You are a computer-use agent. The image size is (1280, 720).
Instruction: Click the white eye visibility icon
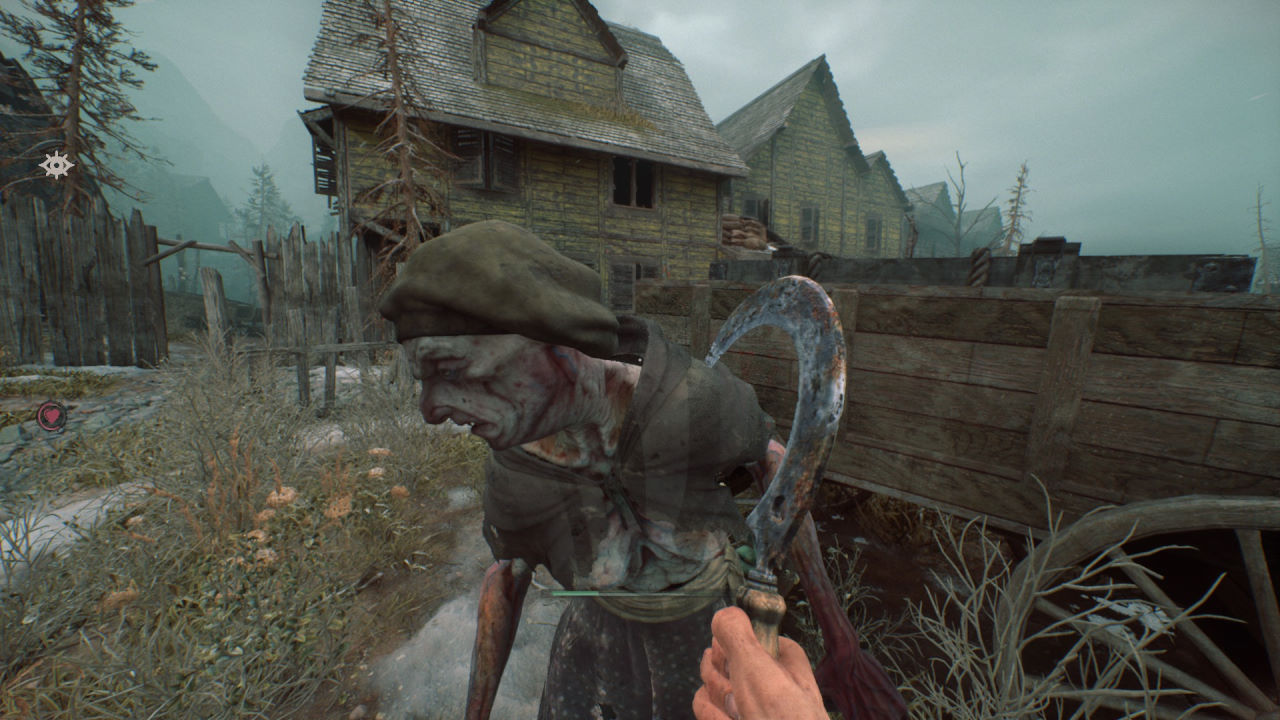[55, 165]
